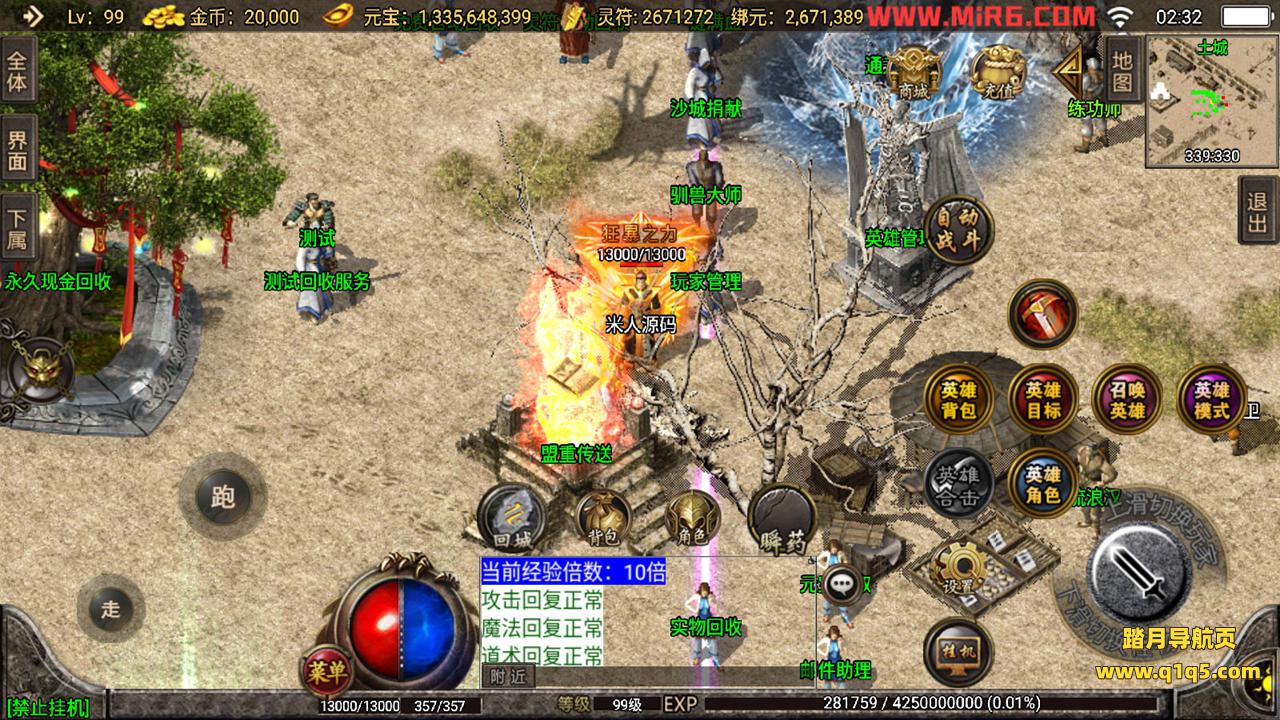
Task: Open the 英雄背包 hero bag
Action: (x=958, y=399)
